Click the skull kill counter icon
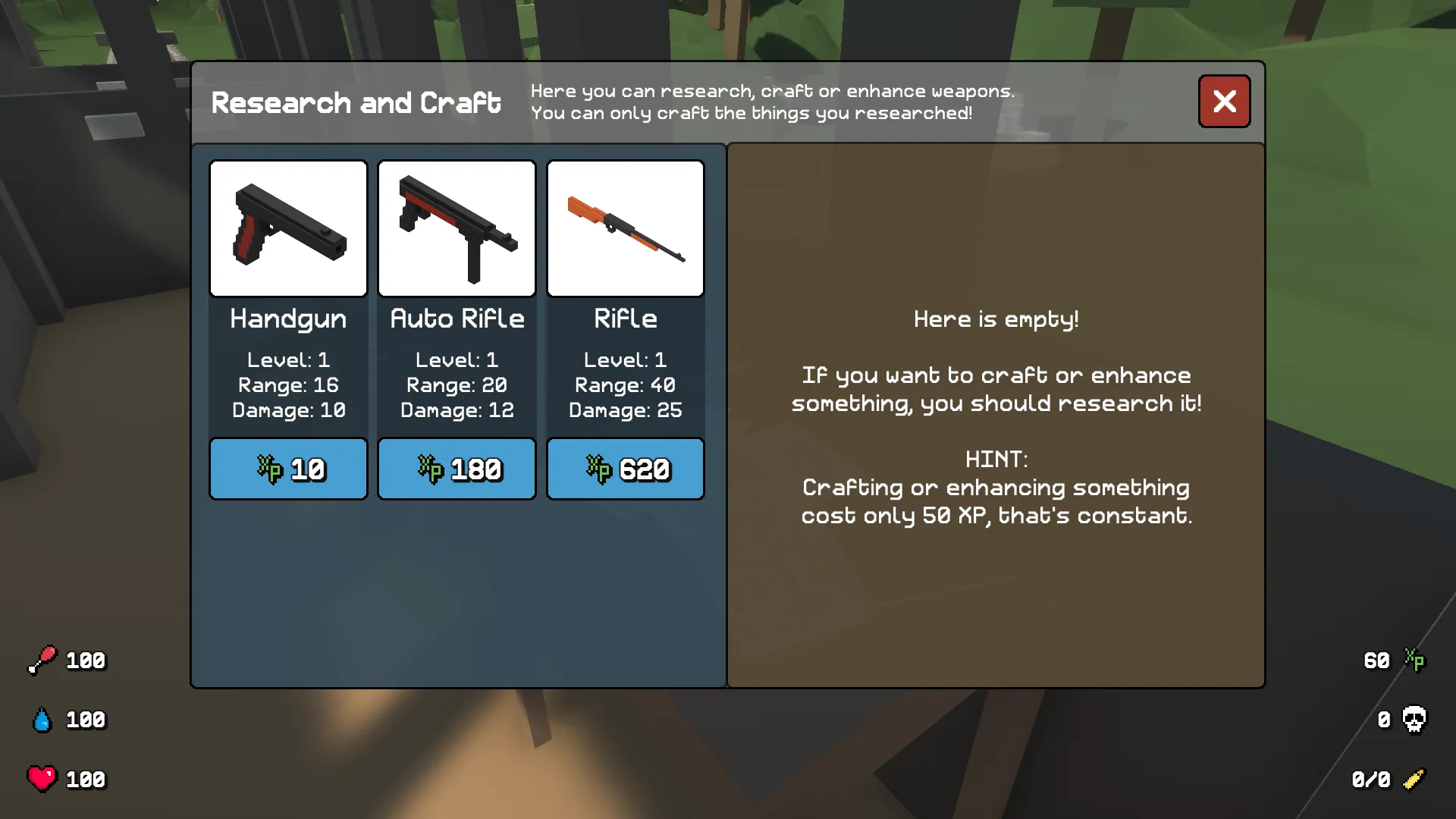The width and height of the screenshot is (1456, 819). click(x=1415, y=720)
